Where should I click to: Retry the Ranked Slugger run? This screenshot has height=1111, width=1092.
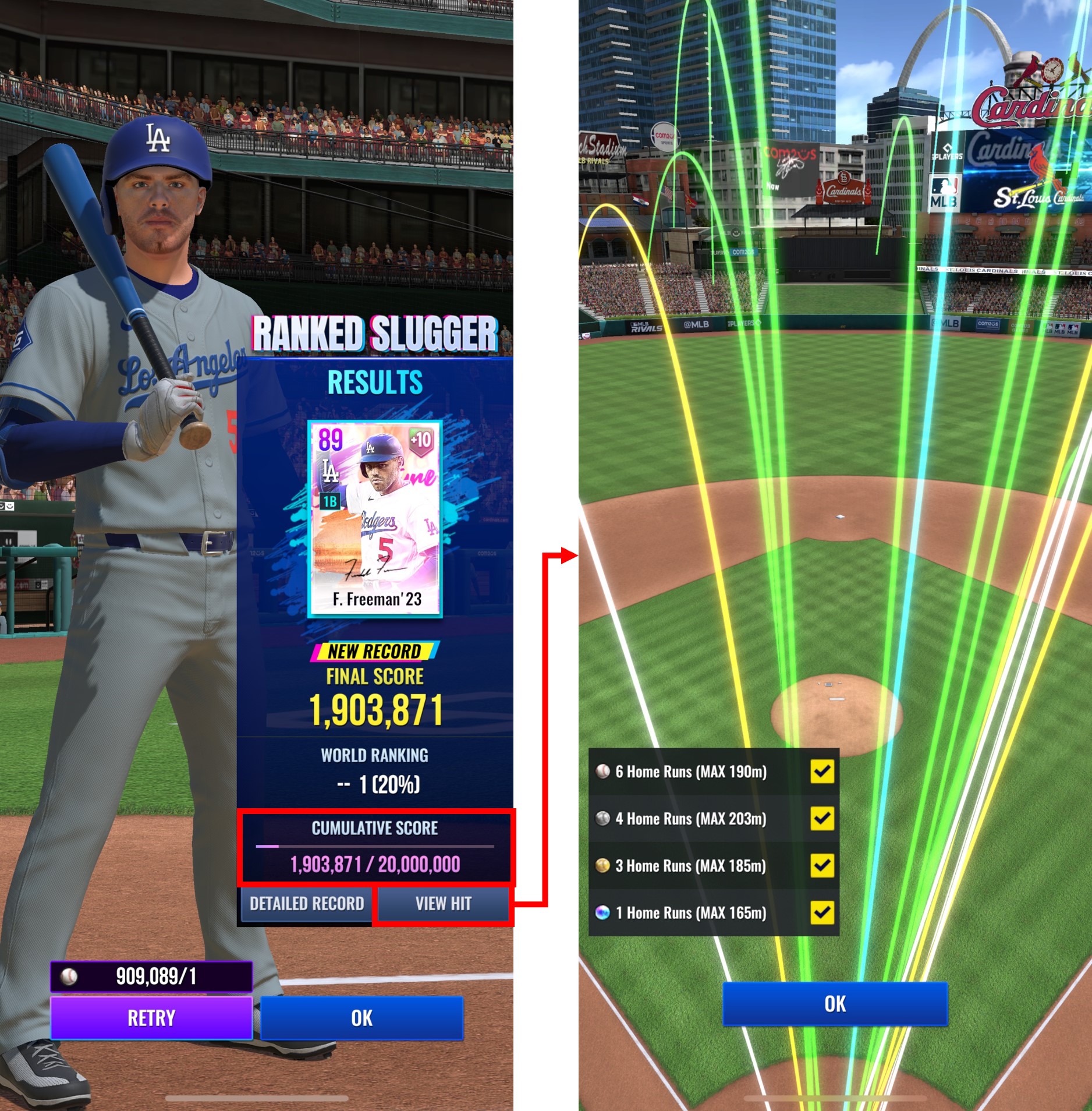coord(151,1018)
